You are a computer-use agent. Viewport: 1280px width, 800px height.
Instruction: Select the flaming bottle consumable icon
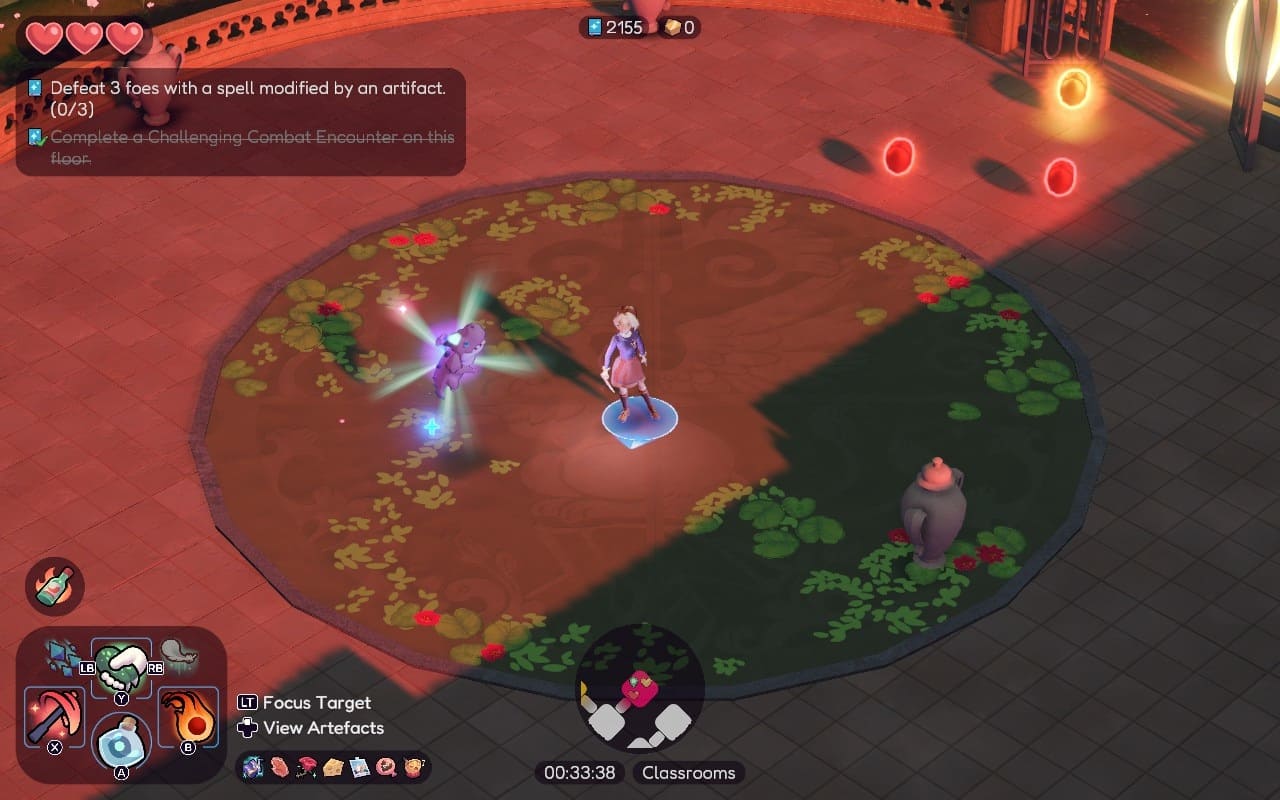coord(55,586)
